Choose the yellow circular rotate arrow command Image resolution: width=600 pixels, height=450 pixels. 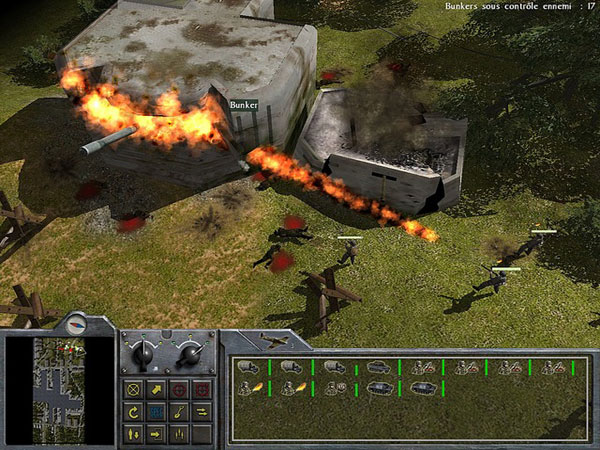pos(134,410)
